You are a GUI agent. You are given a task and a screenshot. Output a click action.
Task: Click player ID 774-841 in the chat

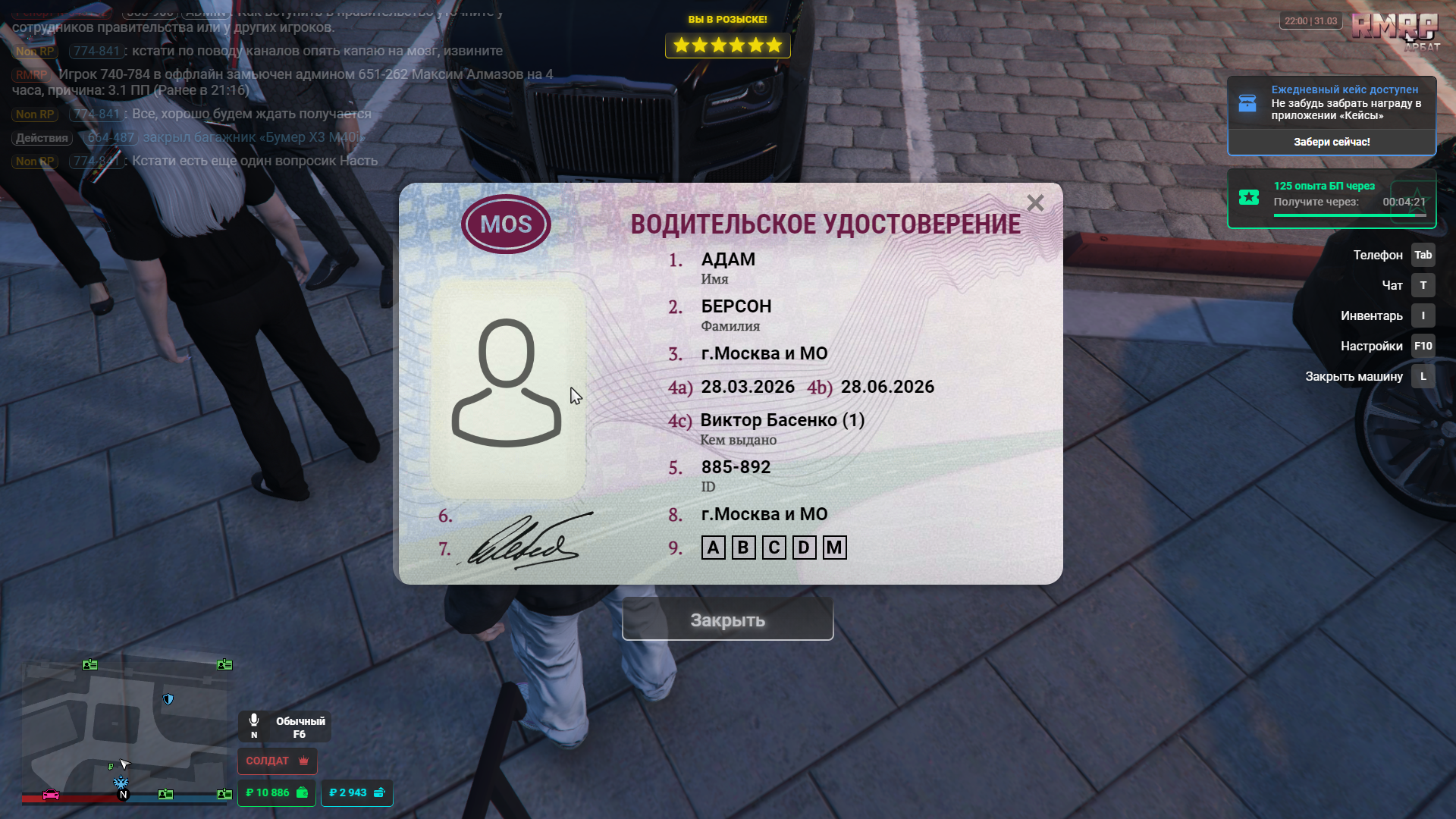point(96,51)
